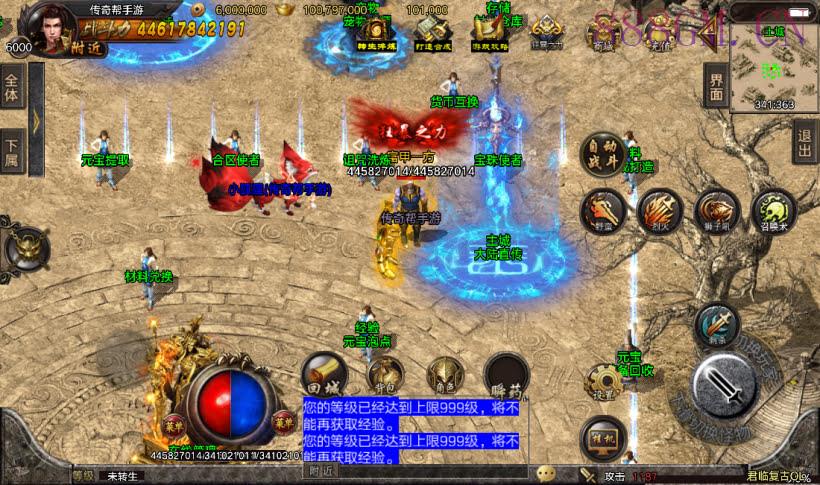Select the 下属 tab on the left
820x485 pixels.
tap(12, 152)
